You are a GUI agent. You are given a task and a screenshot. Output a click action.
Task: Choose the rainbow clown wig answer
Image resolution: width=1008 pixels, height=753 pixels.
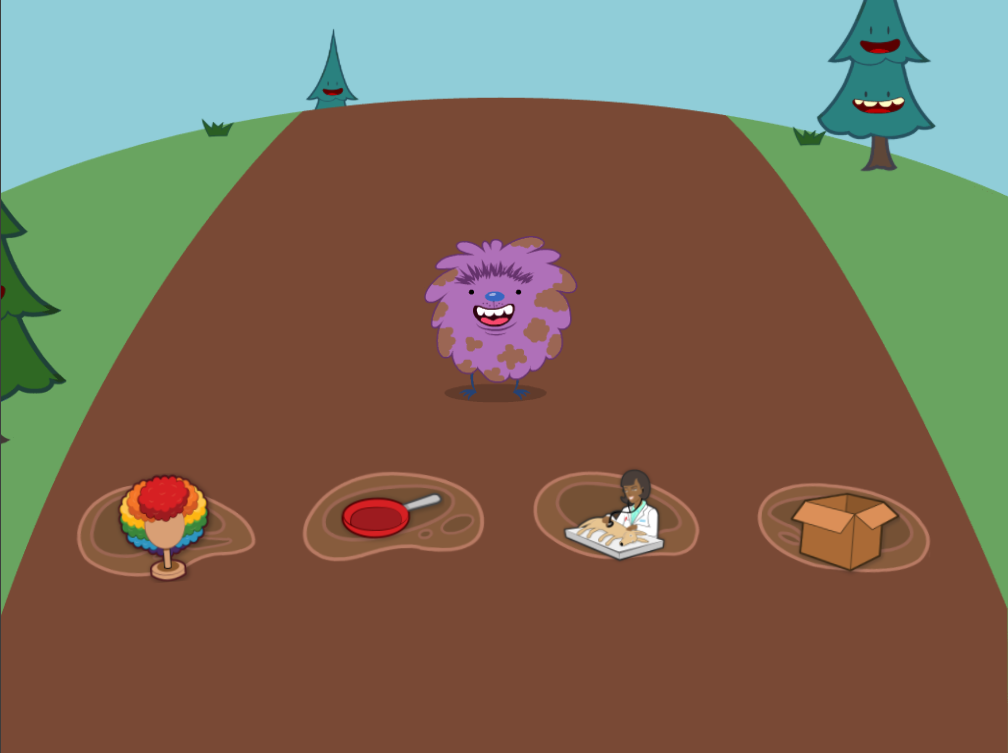pyautogui.click(x=164, y=523)
